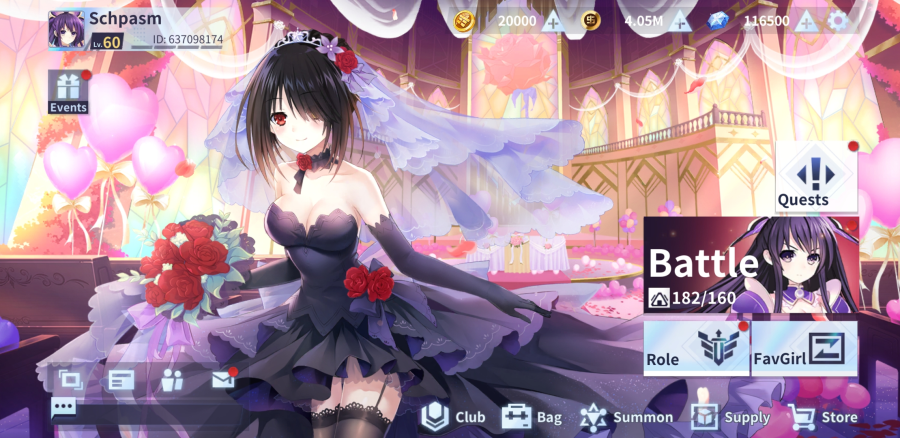Screen dimensions: 900x438
Task: Add gold coins next to 4.05M
Action: pyautogui.click(x=680, y=21)
